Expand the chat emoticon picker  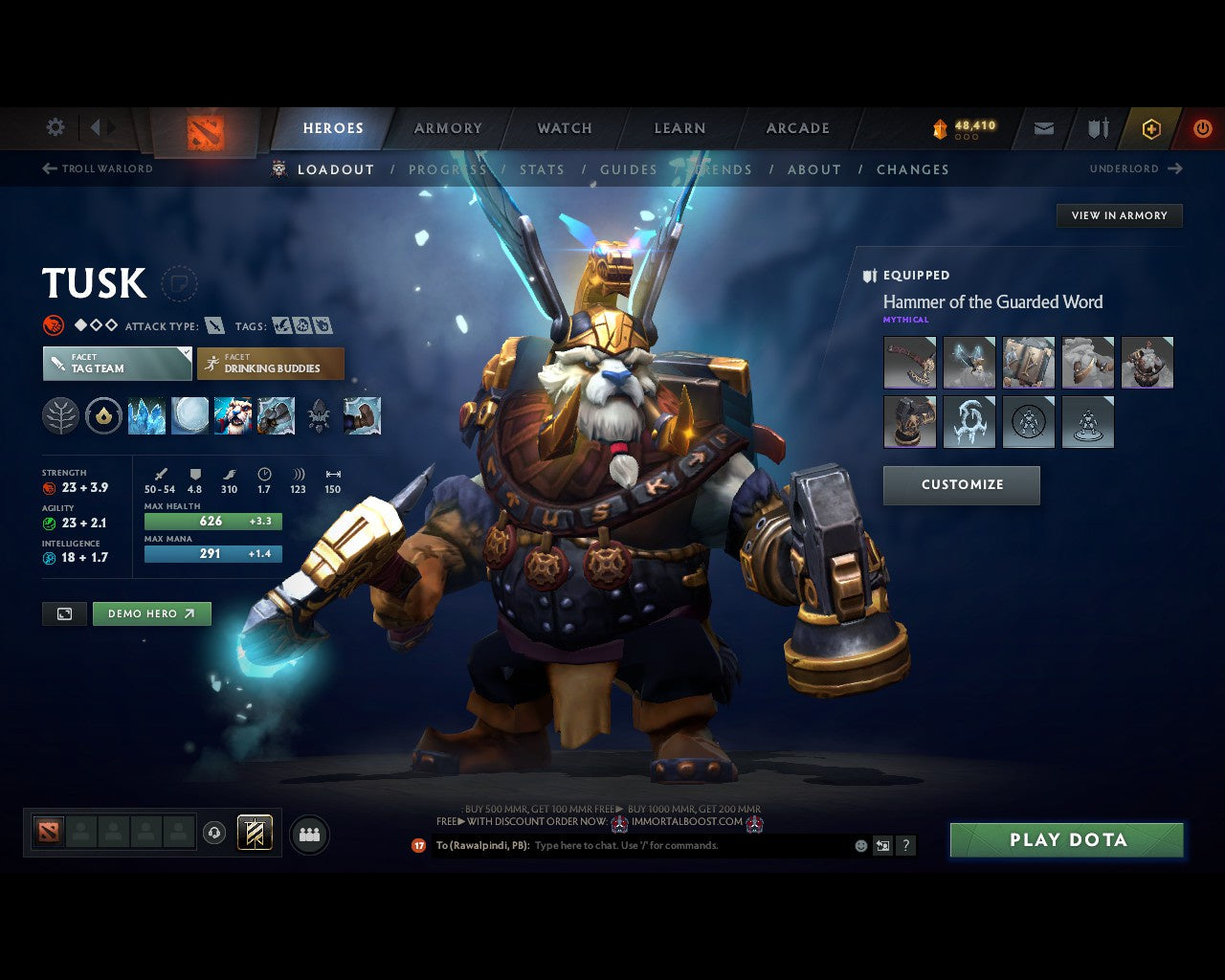tap(859, 846)
